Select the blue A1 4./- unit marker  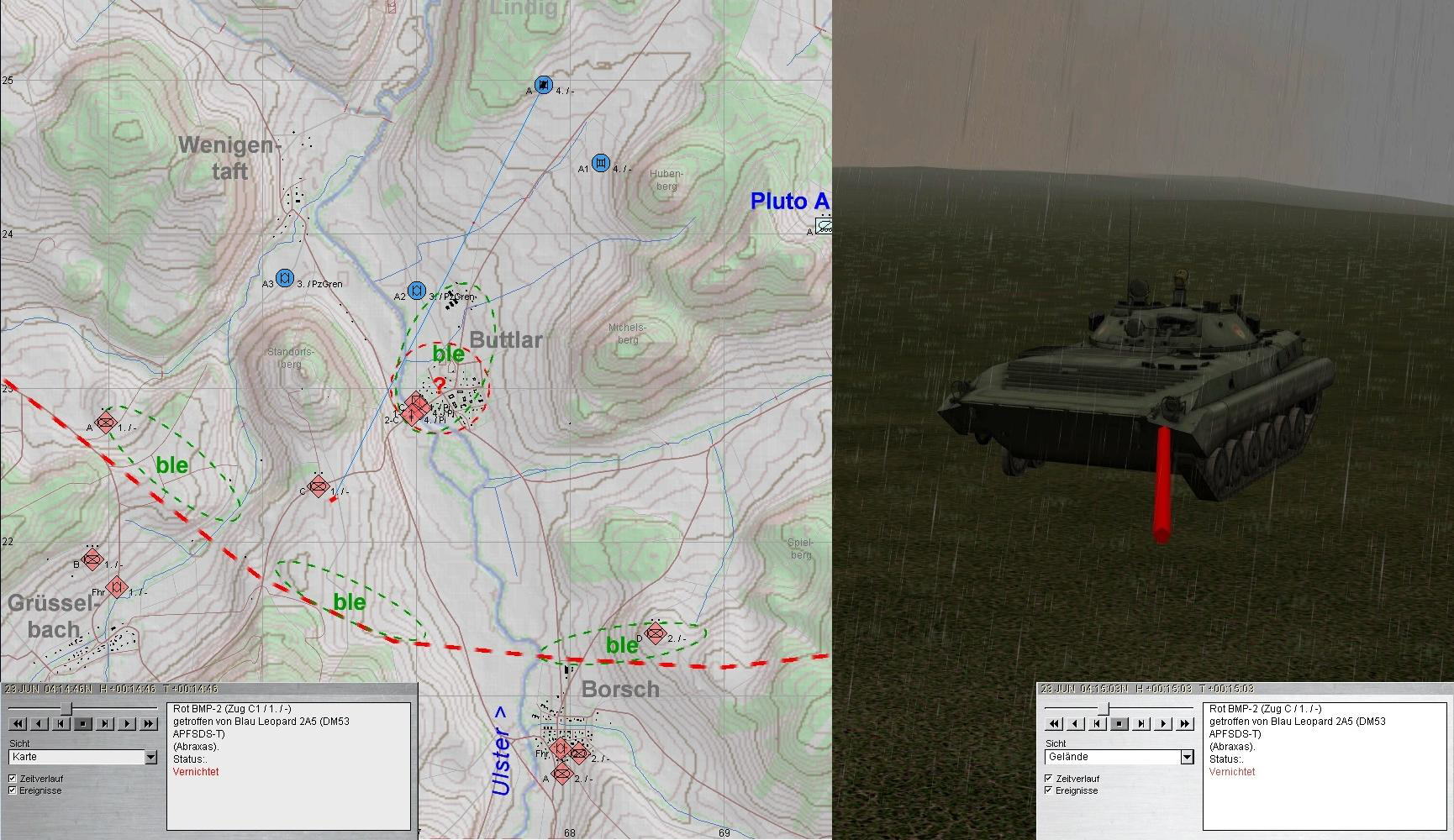click(x=600, y=163)
